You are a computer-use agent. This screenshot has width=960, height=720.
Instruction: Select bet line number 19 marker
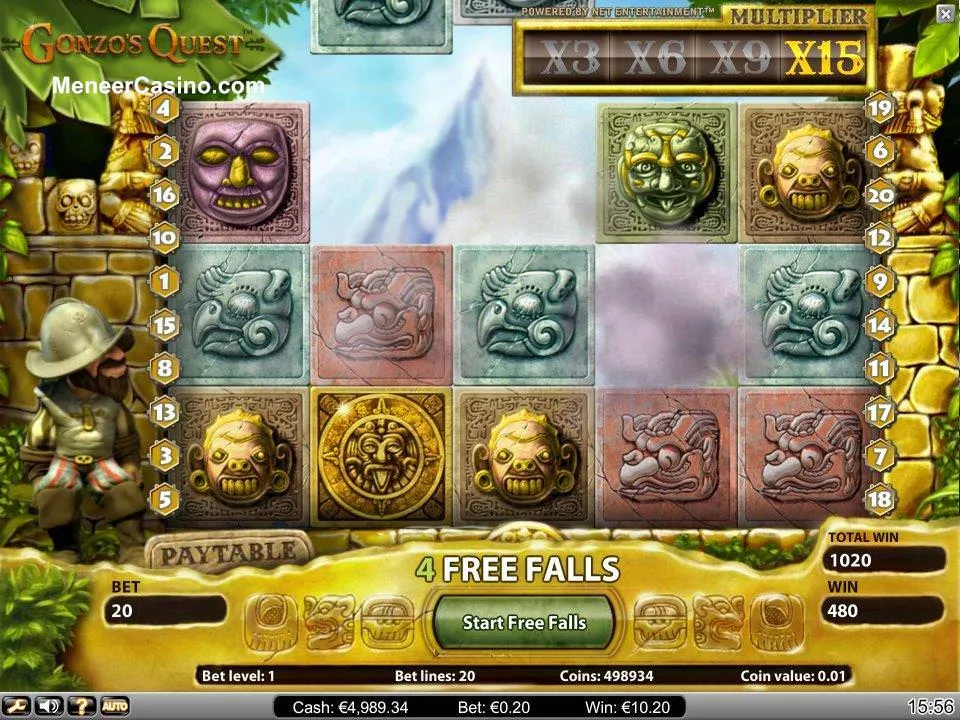coord(879,108)
